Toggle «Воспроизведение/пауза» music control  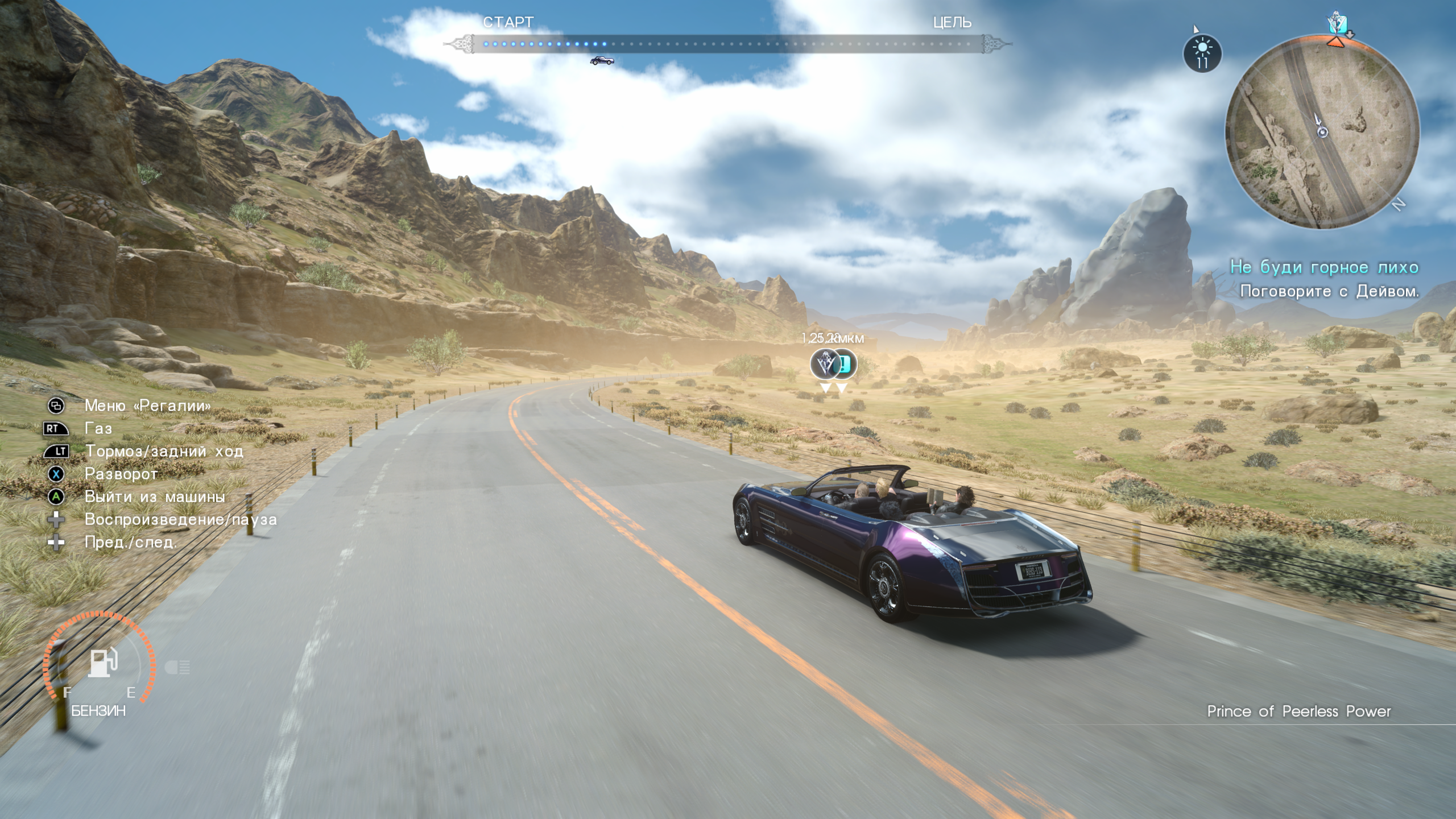[x=180, y=519]
